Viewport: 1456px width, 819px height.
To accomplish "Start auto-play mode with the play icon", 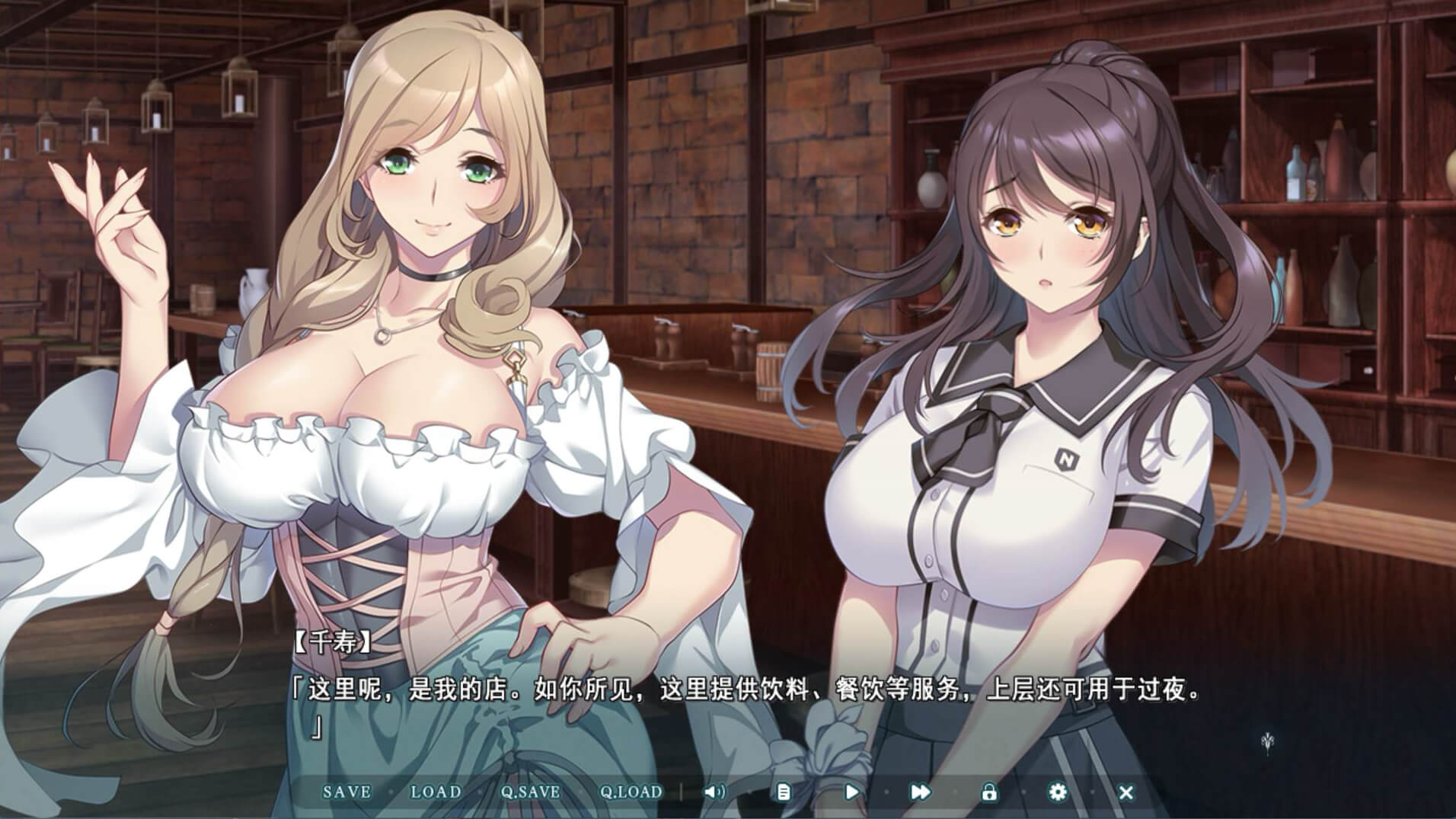I will (851, 792).
